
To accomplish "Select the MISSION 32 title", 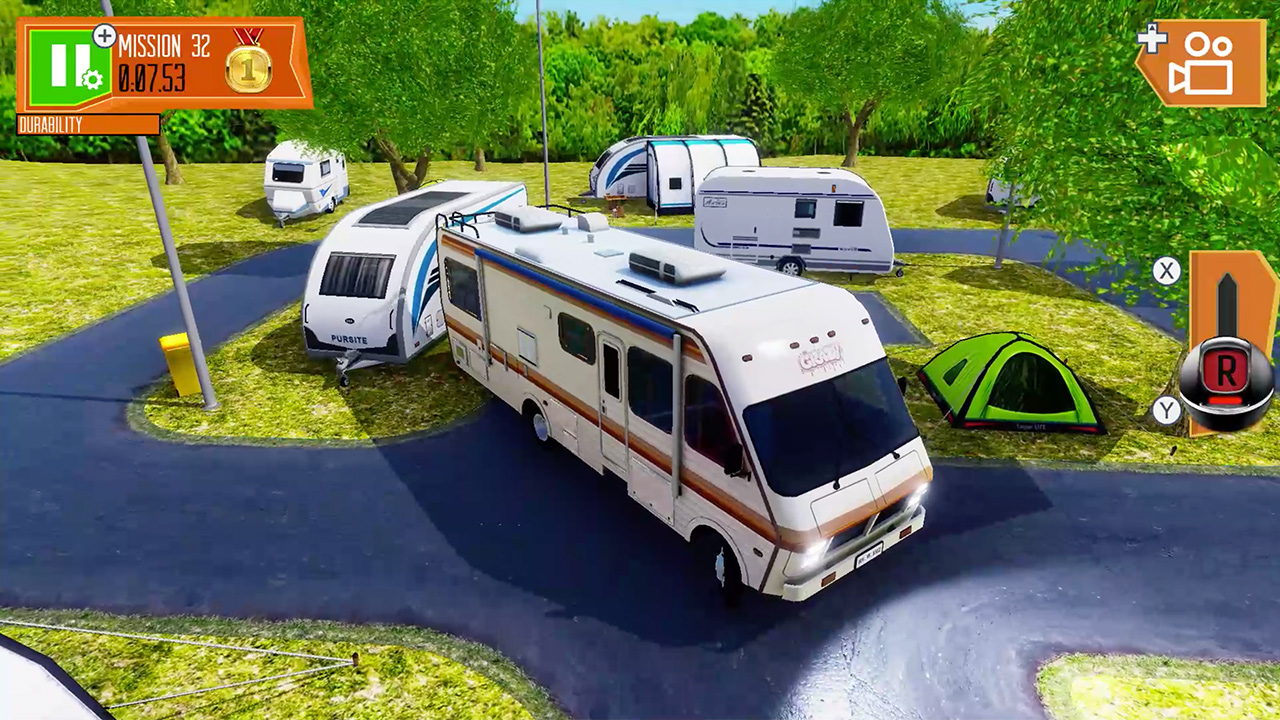I will click(163, 45).
